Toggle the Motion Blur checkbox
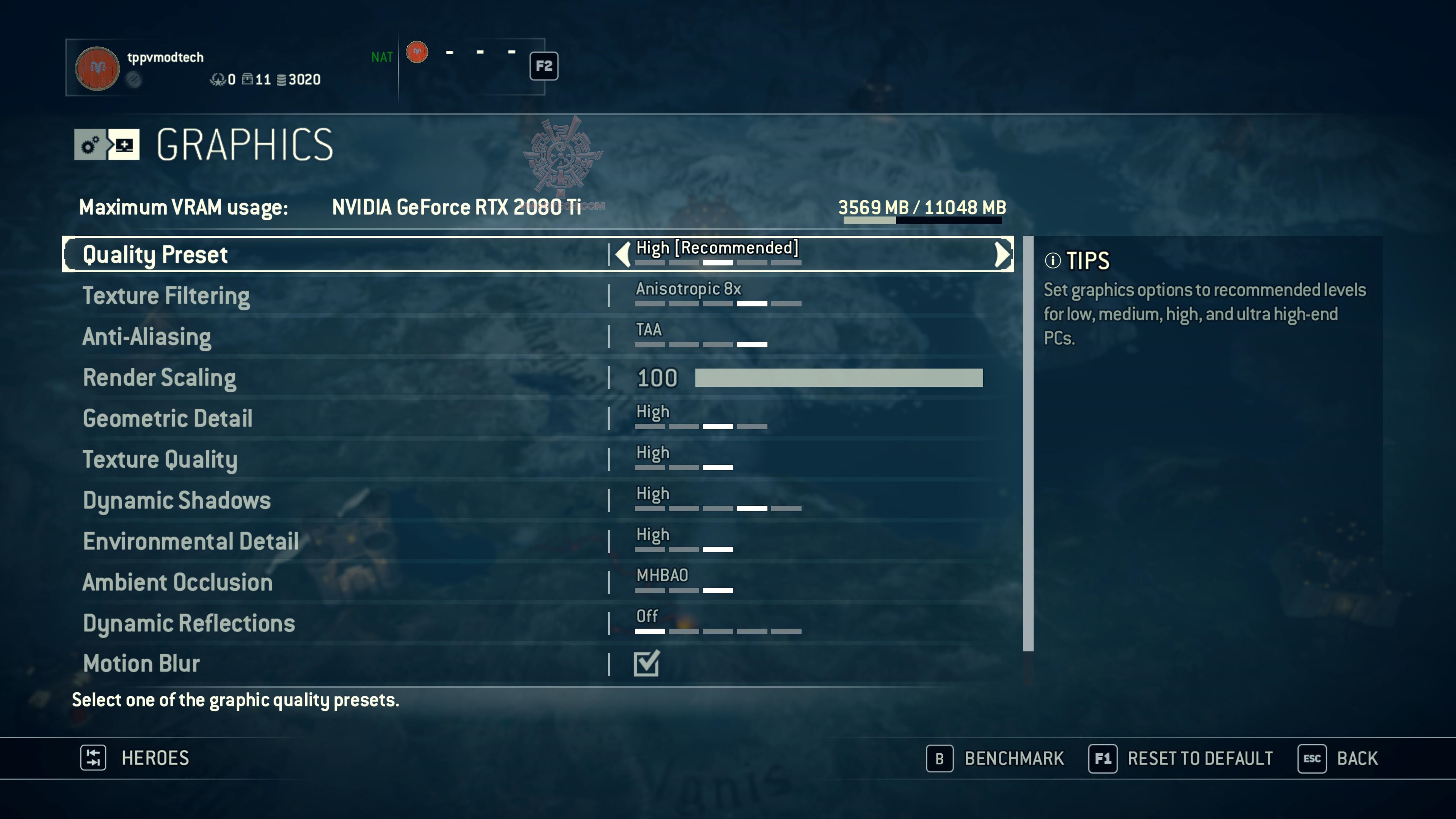Viewport: 1456px width, 819px height. tap(646, 664)
